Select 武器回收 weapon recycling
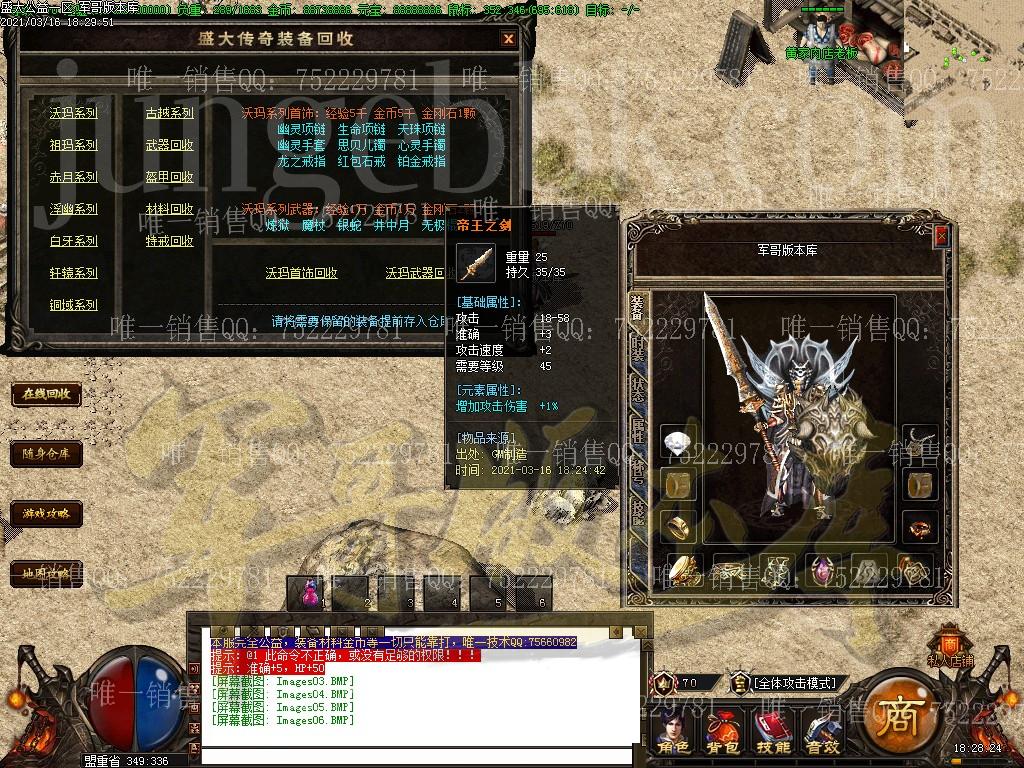Viewport: 1024px width, 768px height. pos(169,145)
